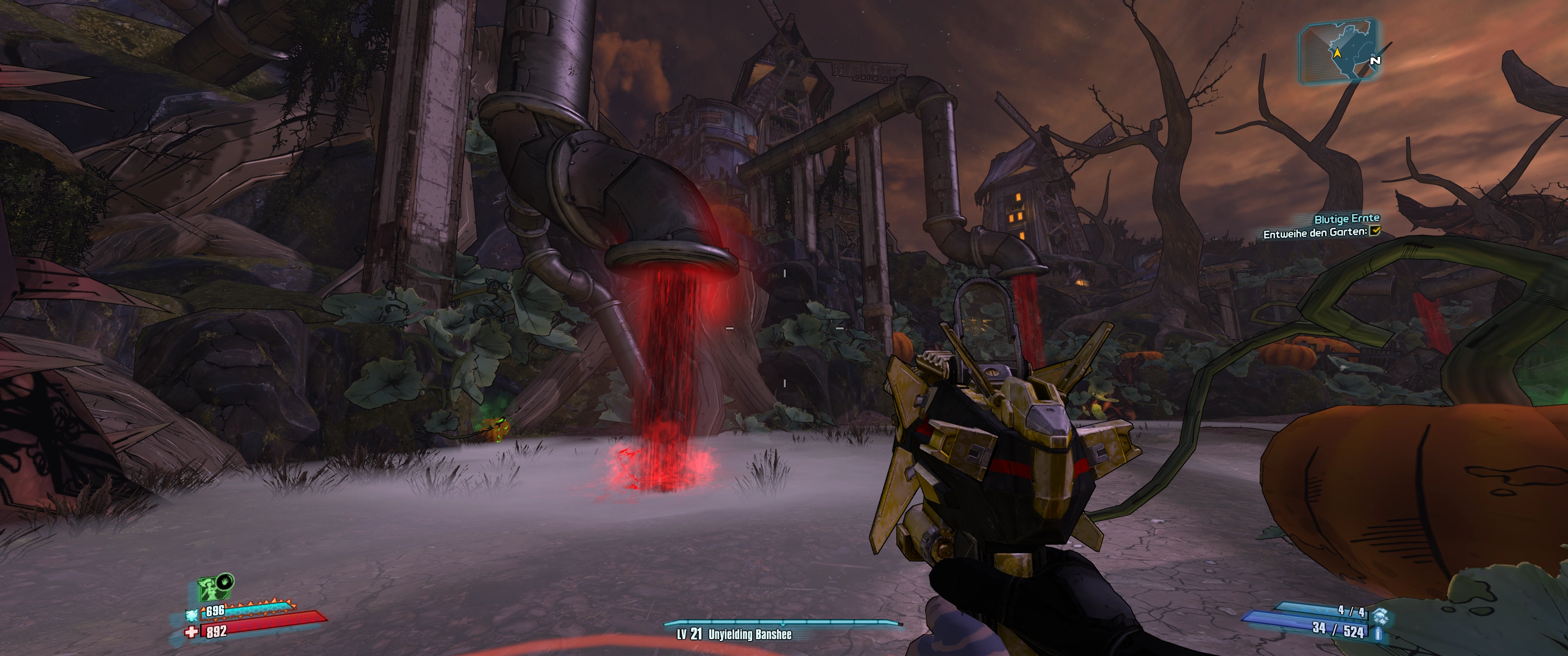Click the north N marker on the minimap
The height and width of the screenshot is (656, 1568).
point(1374,60)
